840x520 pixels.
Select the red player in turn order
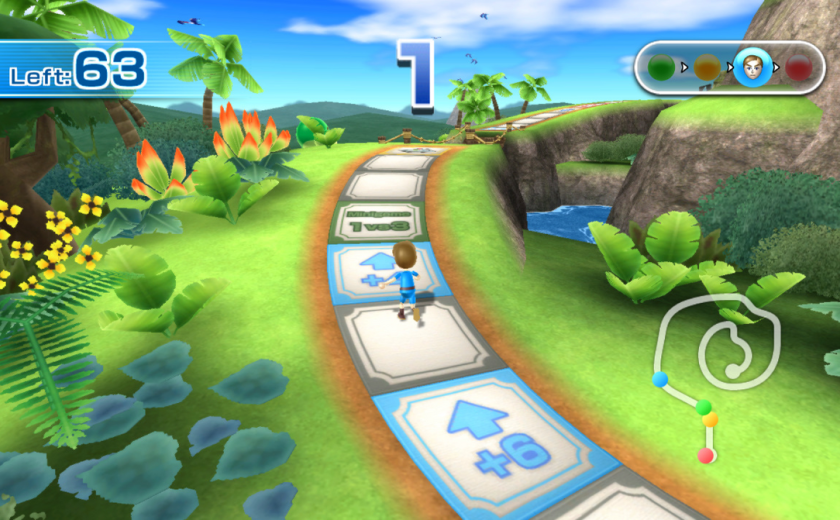pyautogui.click(x=798, y=68)
